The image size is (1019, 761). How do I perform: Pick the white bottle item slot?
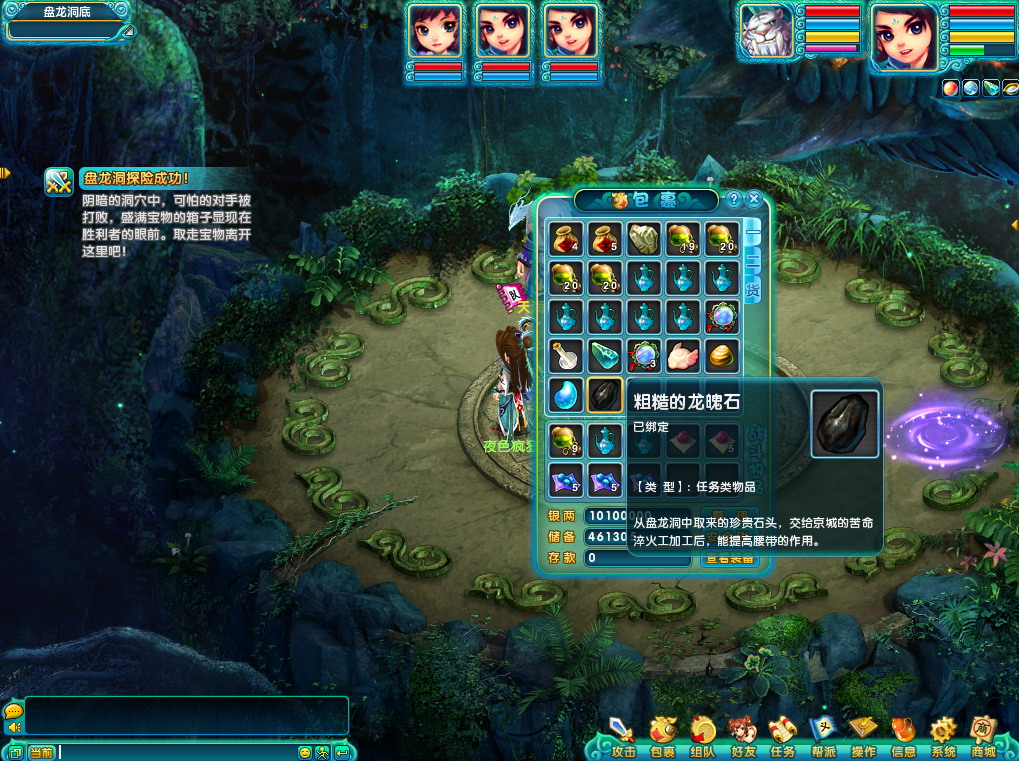tap(565, 355)
